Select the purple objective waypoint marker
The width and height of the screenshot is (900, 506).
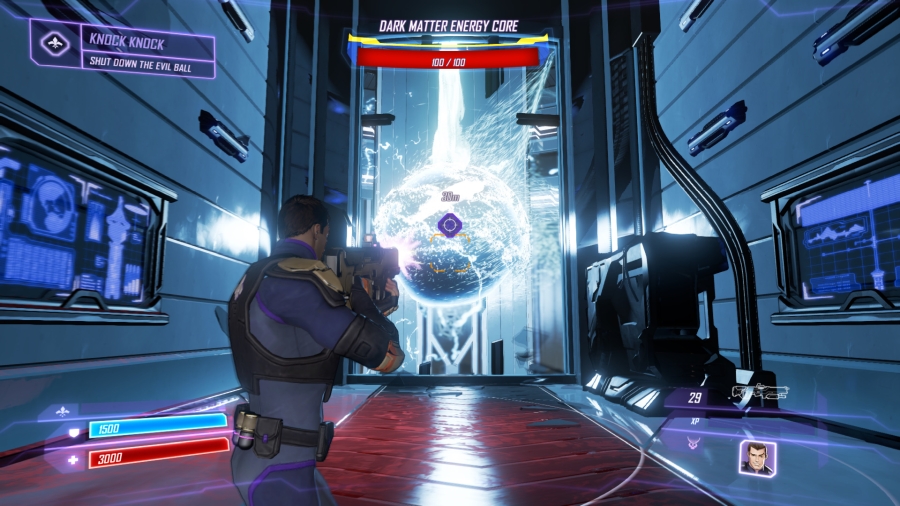point(449,225)
